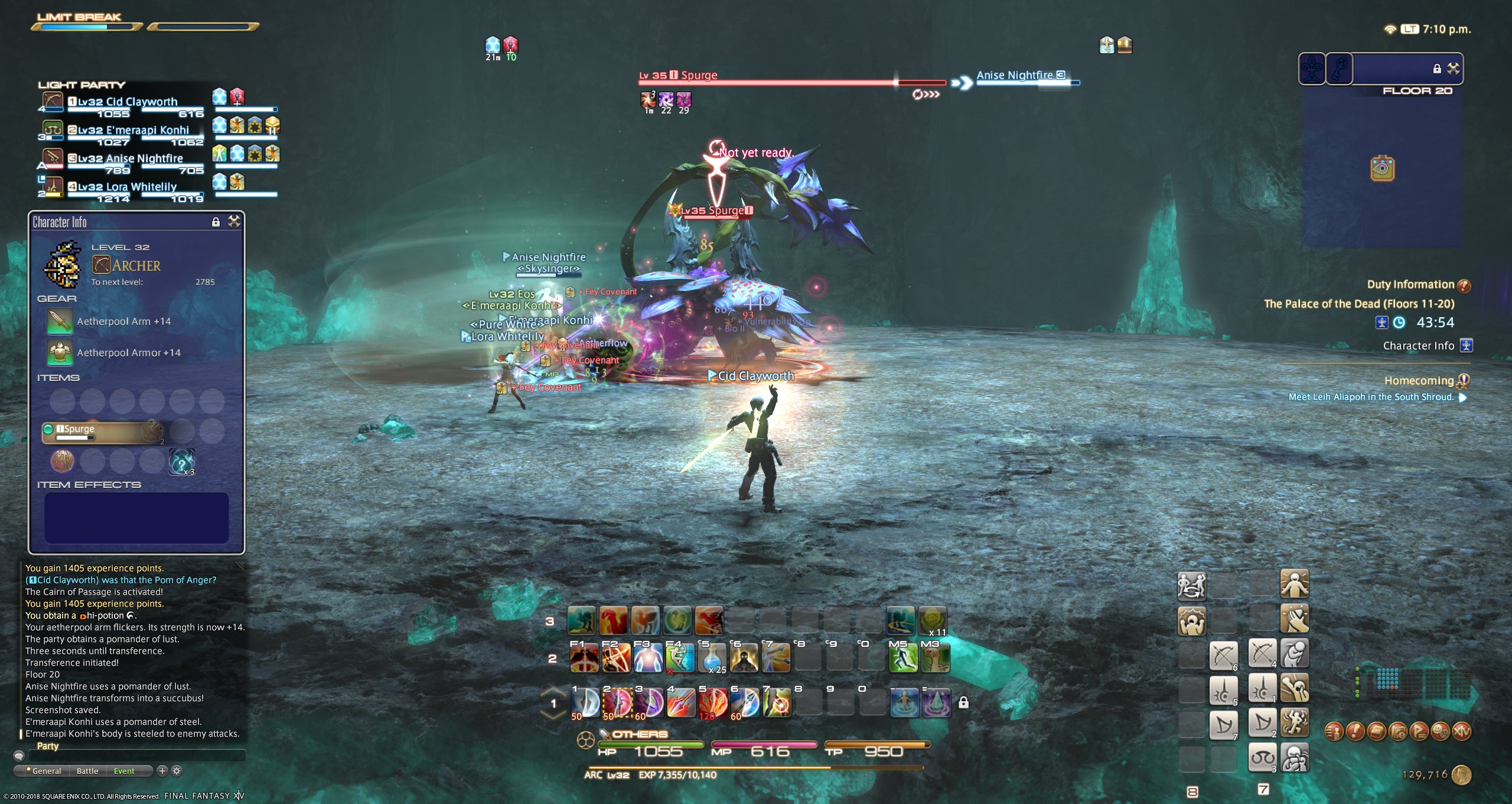Use the dance emote icon
Screen dimensions: 1512x804
(x=1295, y=722)
